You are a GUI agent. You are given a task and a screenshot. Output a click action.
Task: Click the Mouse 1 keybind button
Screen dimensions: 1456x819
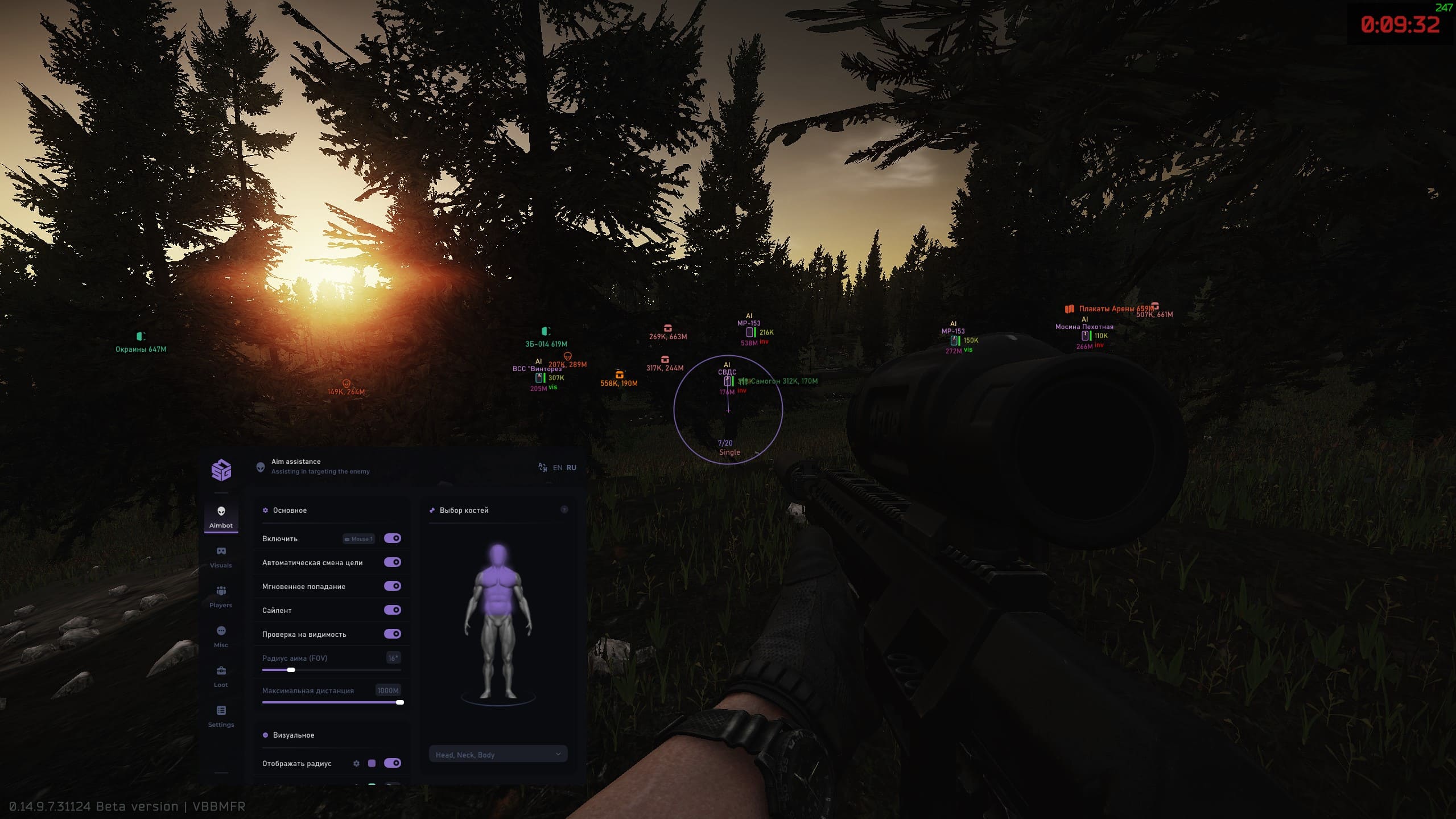point(358,539)
